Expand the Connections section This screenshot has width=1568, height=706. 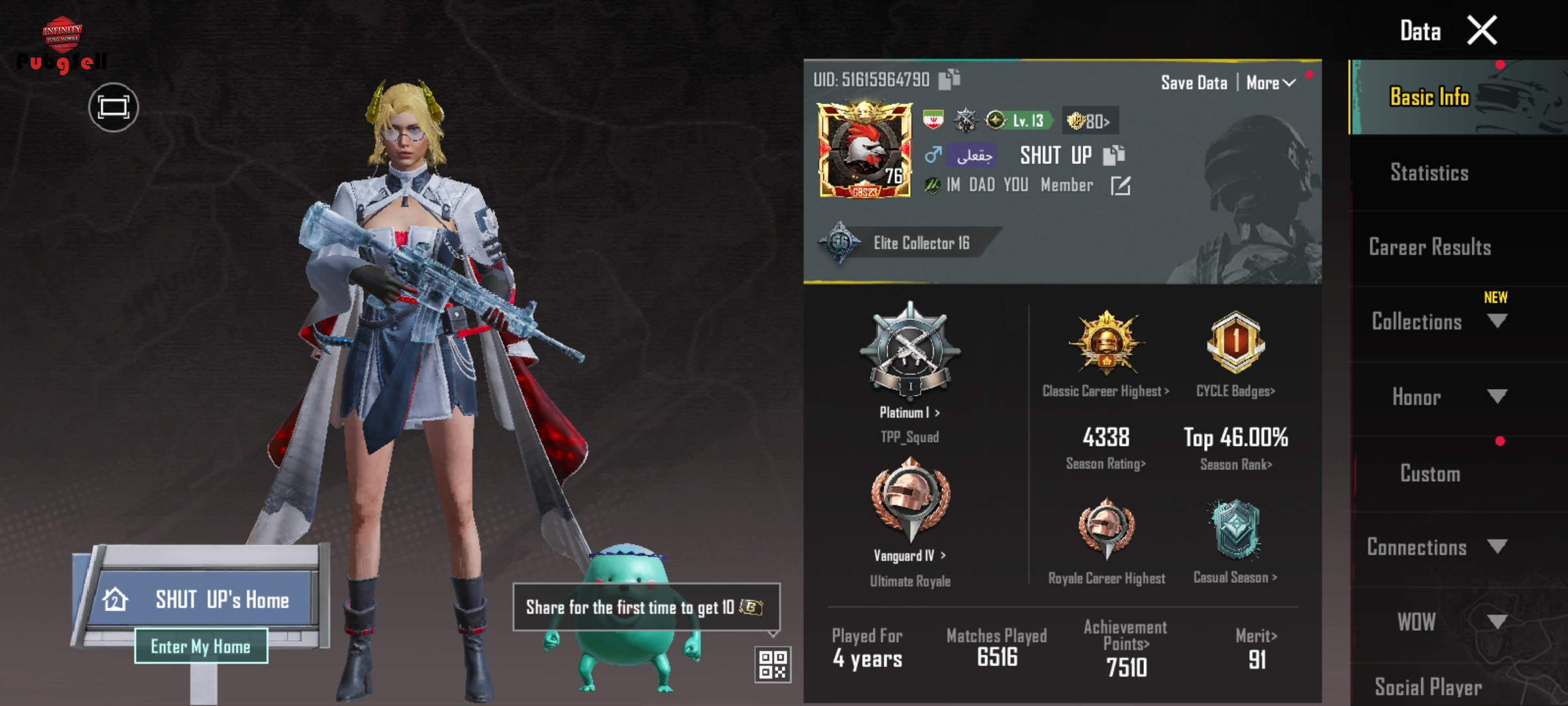point(1497,546)
